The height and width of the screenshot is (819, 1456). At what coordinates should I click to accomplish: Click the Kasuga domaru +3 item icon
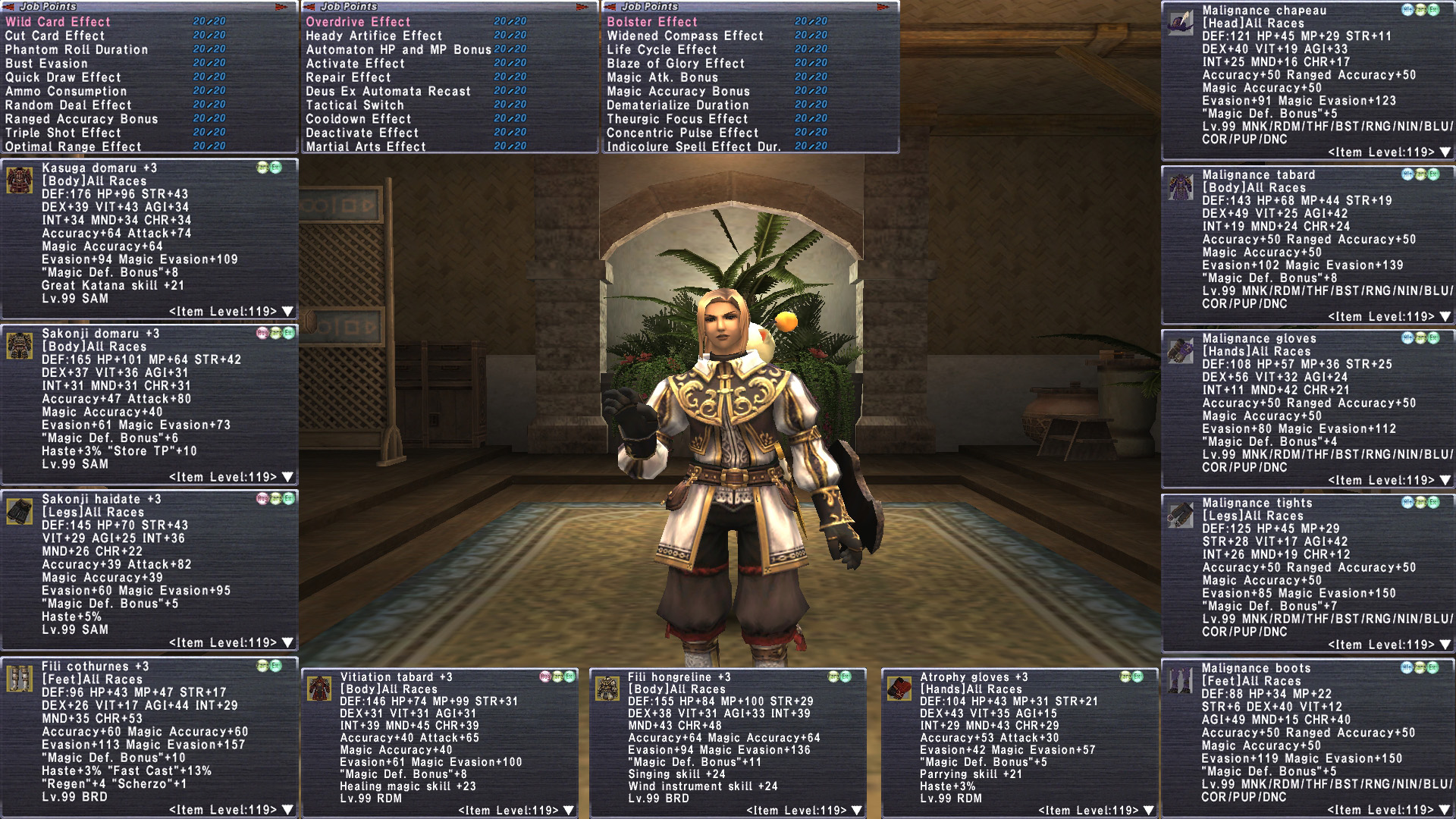(x=20, y=180)
